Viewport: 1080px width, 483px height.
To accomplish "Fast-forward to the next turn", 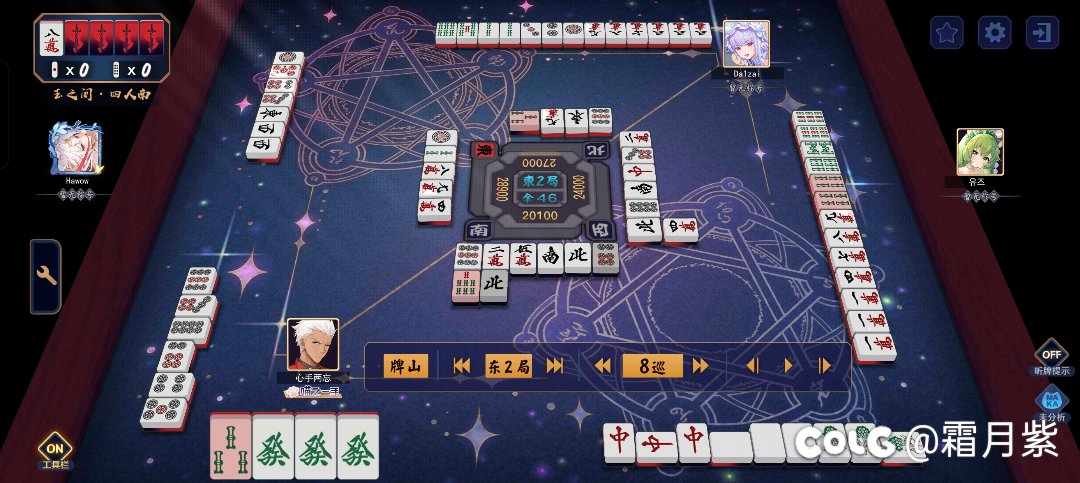I will pos(700,367).
